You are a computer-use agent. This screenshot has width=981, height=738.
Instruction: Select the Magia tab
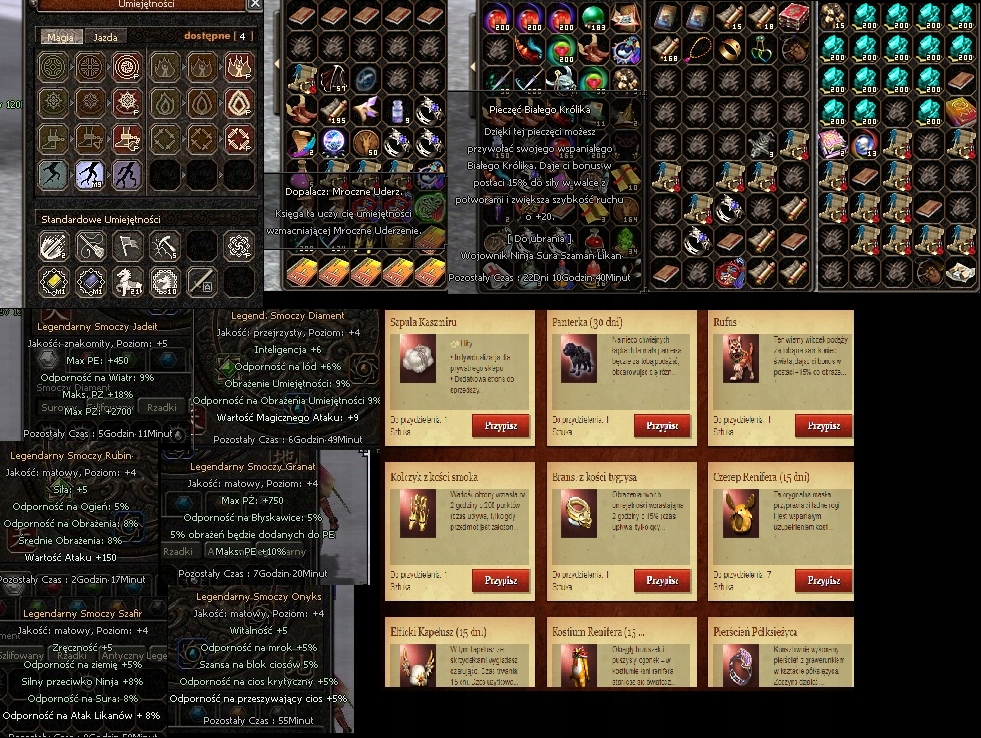tap(60, 37)
